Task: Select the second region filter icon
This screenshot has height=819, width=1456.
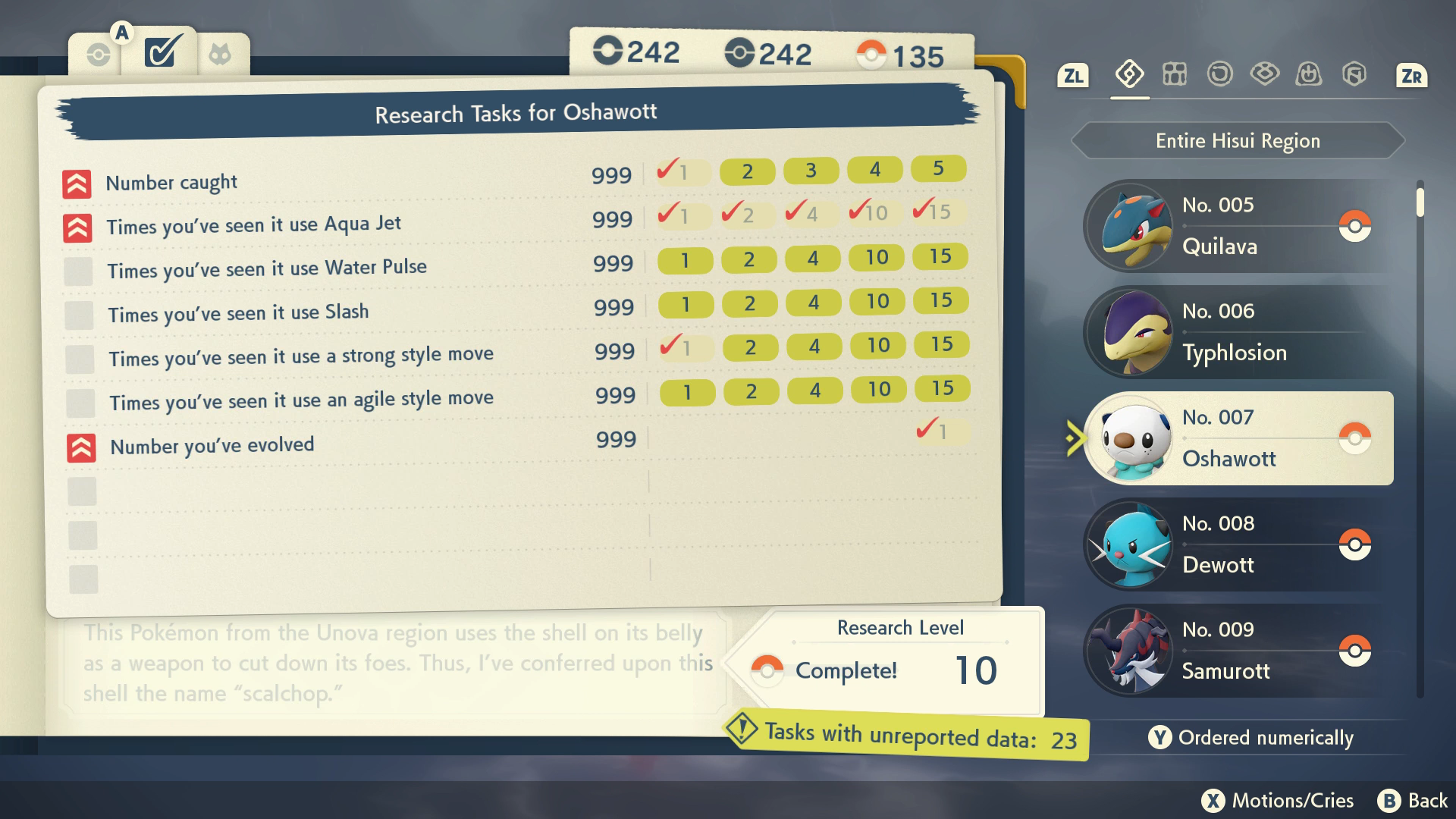Action: click(1174, 75)
